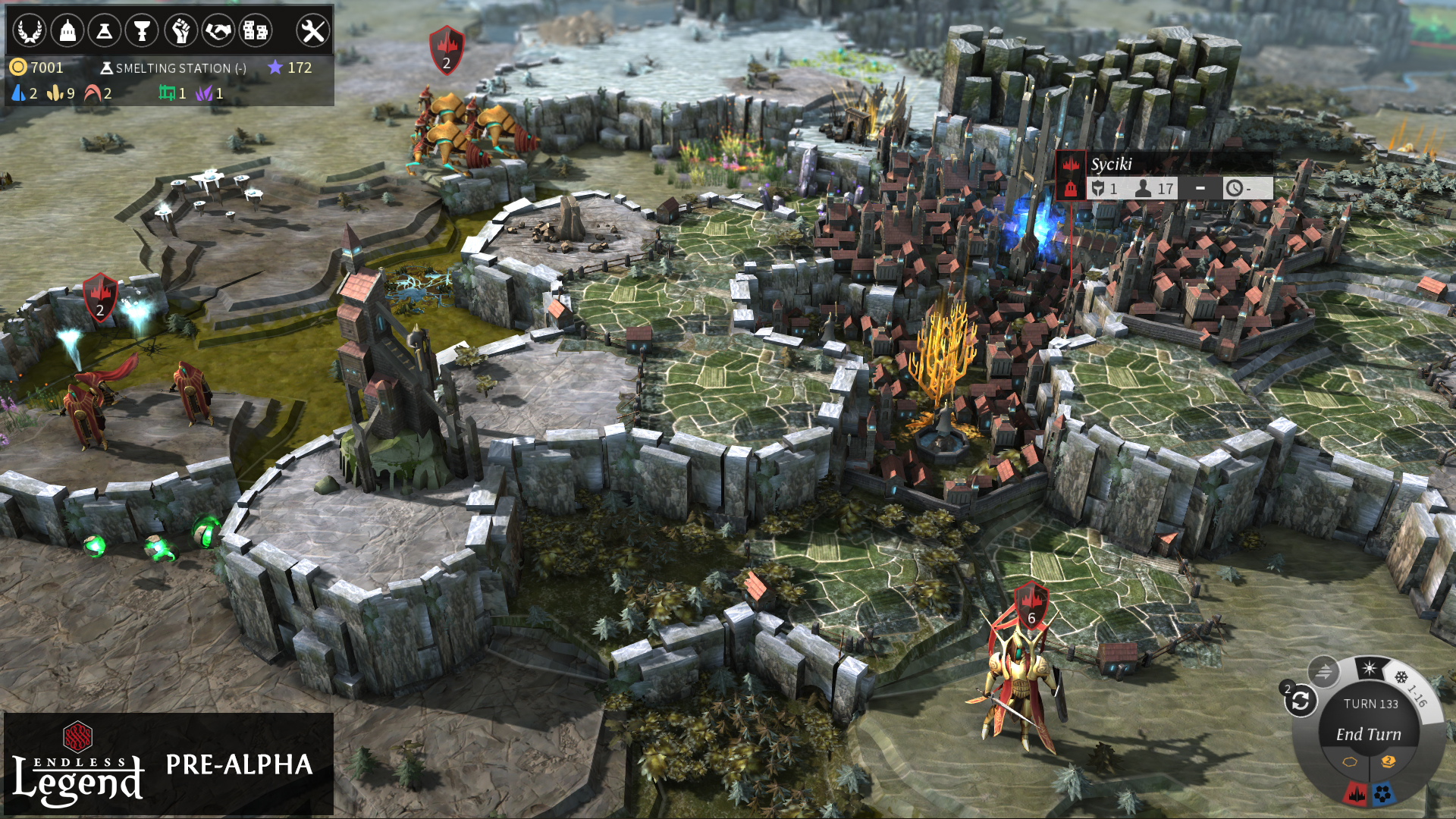Open the government panel using the capitol icon
1456x819 pixels.
click(x=67, y=30)
